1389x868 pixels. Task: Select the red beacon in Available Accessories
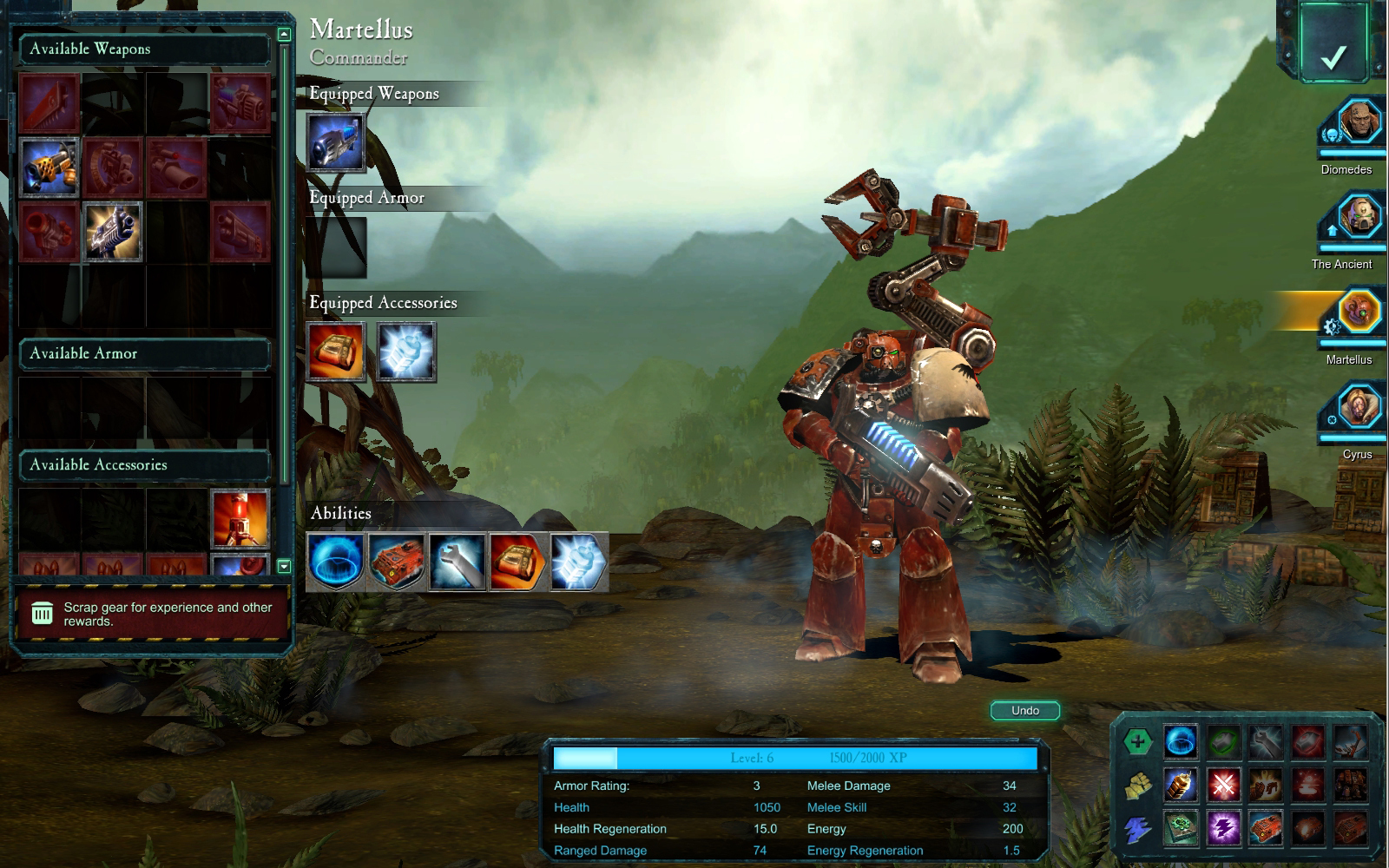pos(240,518)
